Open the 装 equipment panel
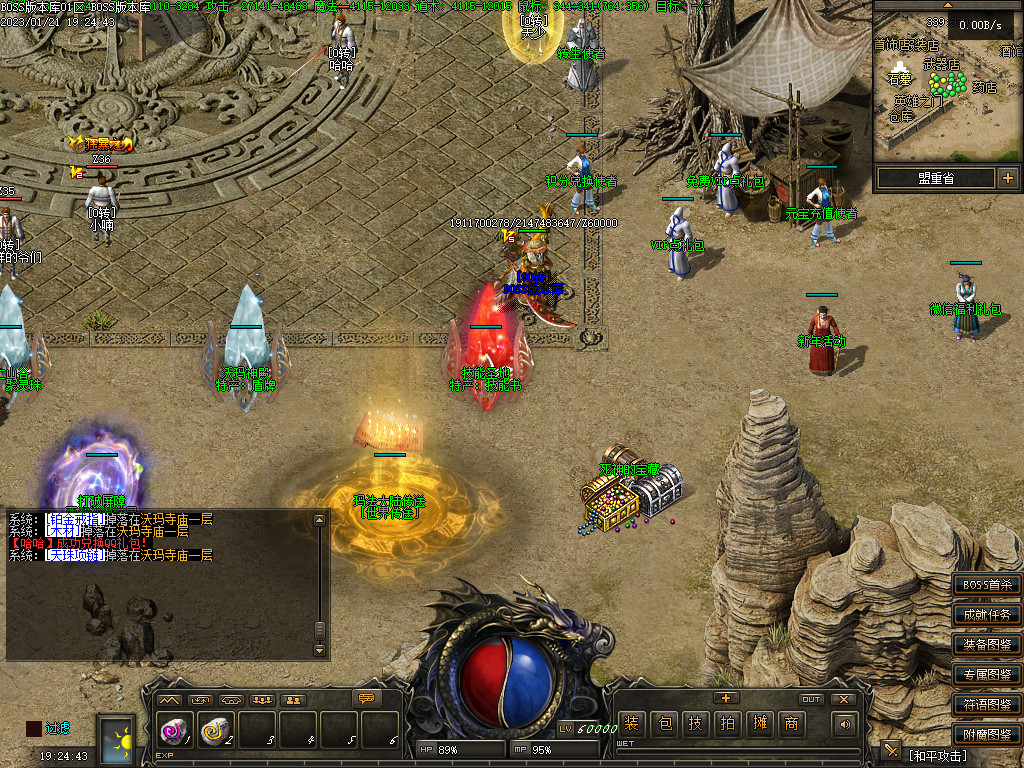1024x768 pixels. click(x=631, y=724)
